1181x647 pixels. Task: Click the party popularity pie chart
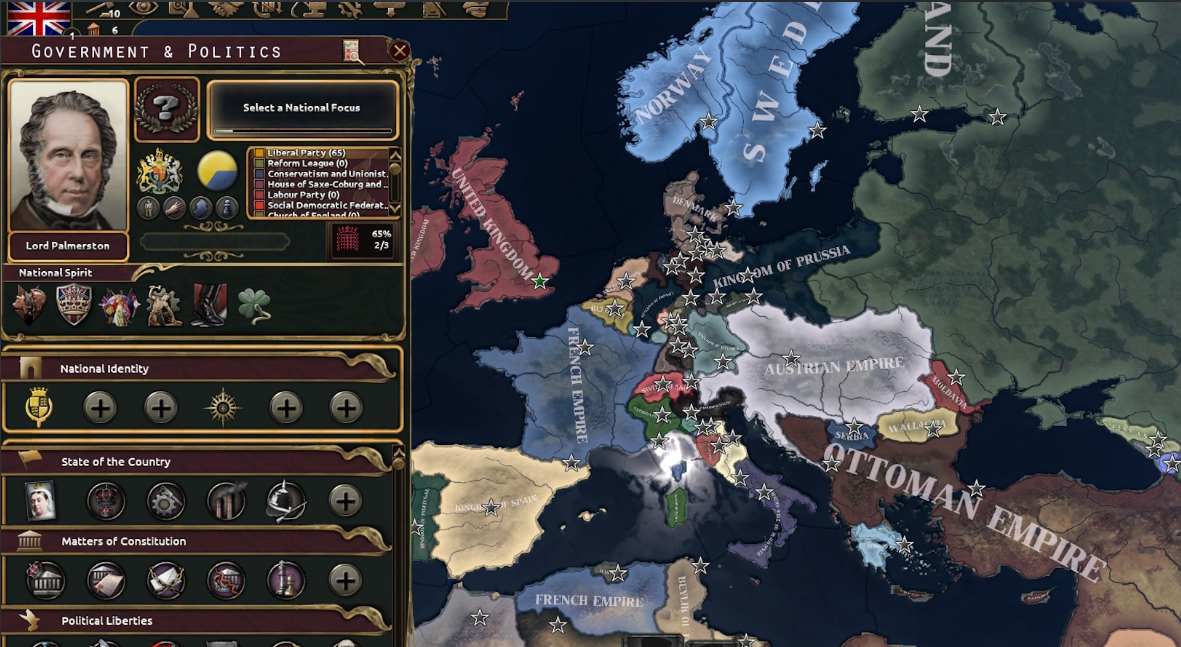(217, 170)
